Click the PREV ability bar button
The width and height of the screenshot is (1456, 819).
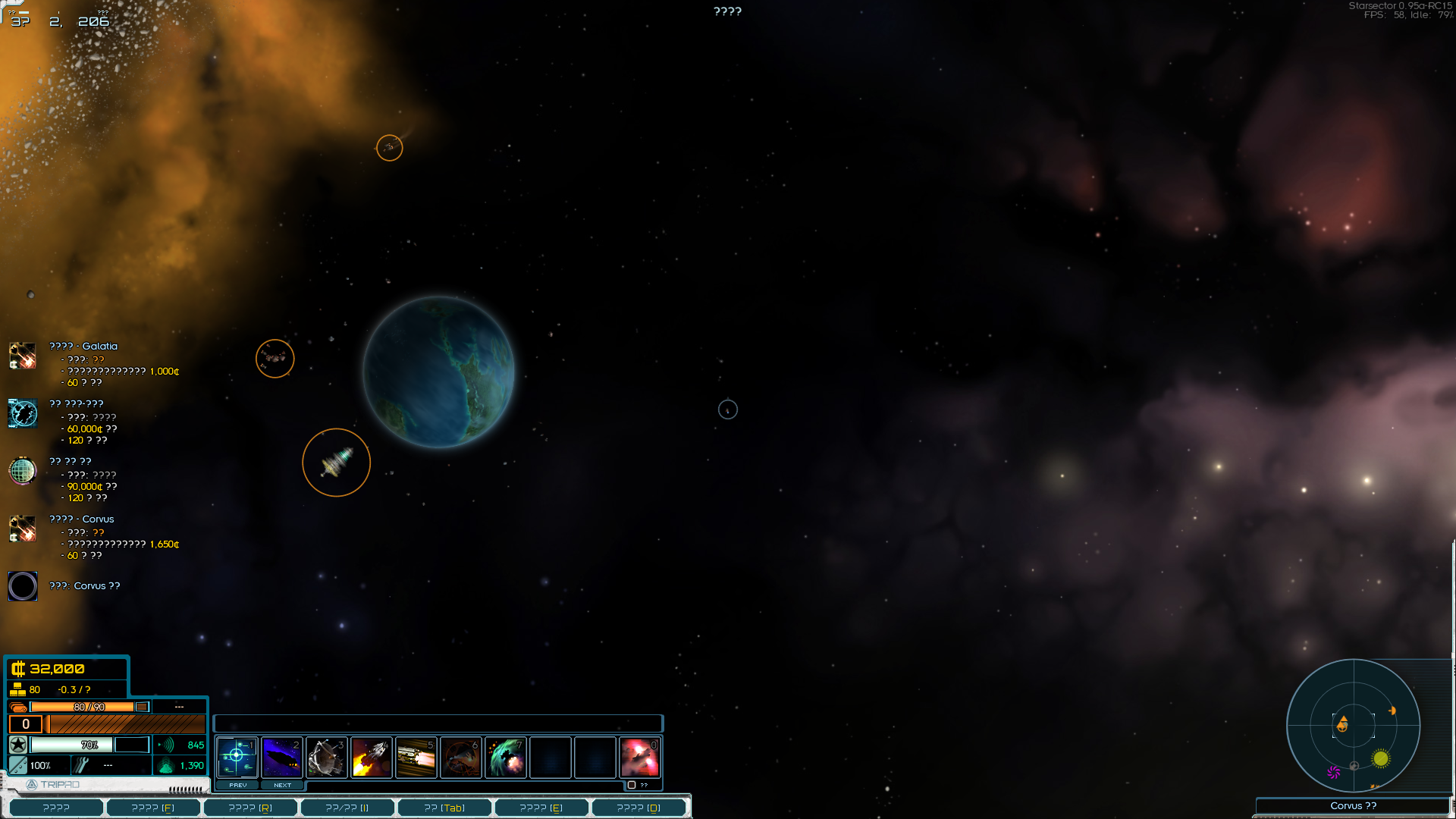click(x=237, y=785)
